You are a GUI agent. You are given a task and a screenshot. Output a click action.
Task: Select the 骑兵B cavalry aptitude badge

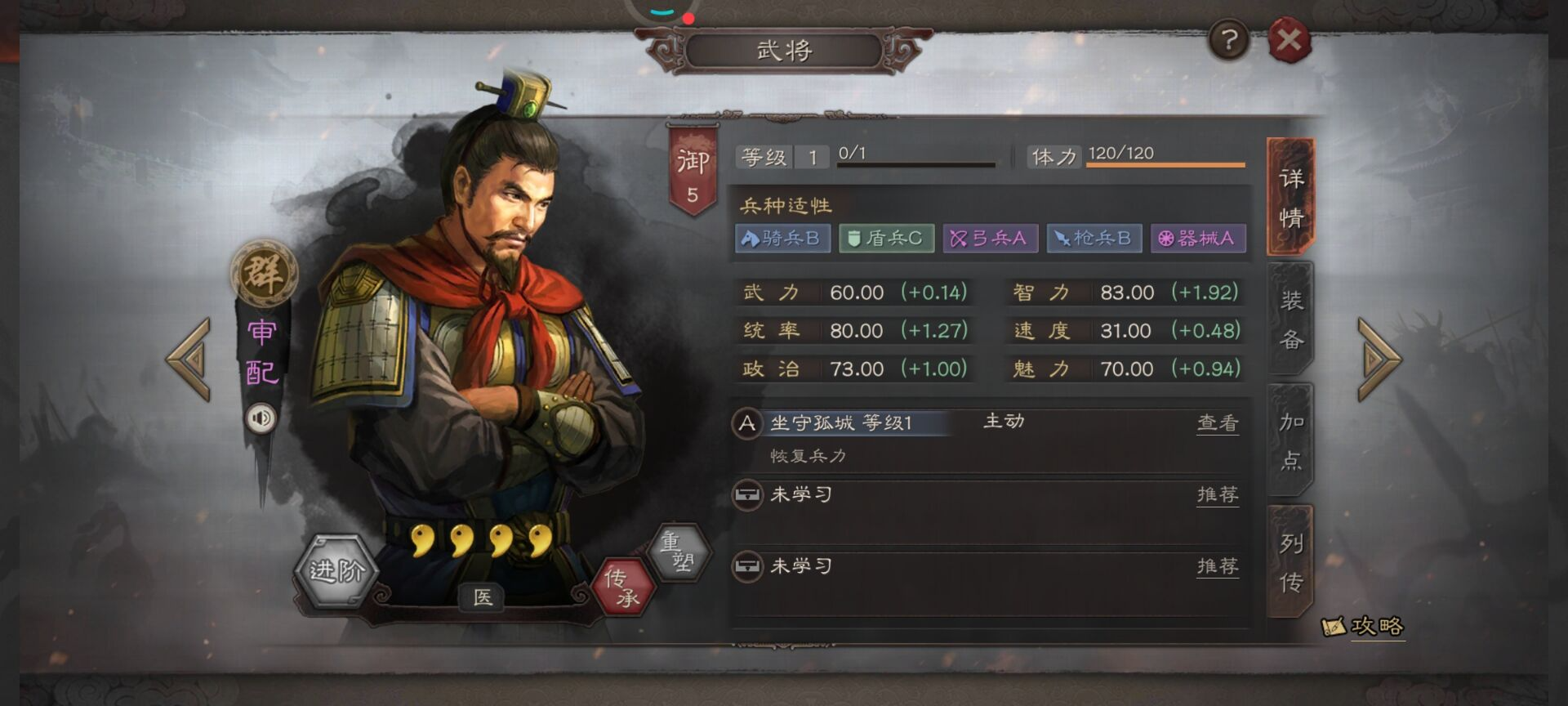(x=782, y=239)
